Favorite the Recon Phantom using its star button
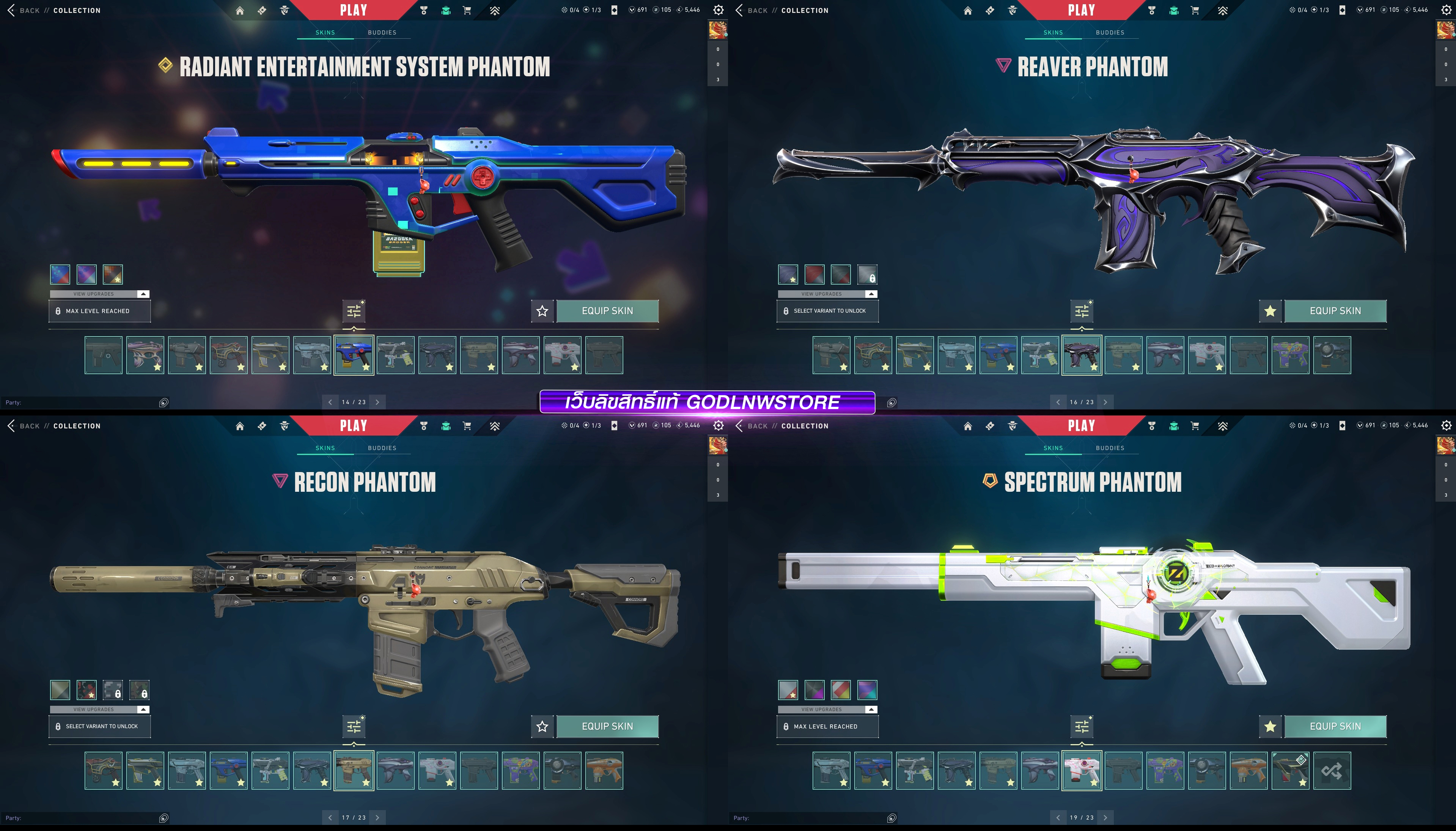The height and width of the screenshot is (831, 1456). [x=542, y=727]
